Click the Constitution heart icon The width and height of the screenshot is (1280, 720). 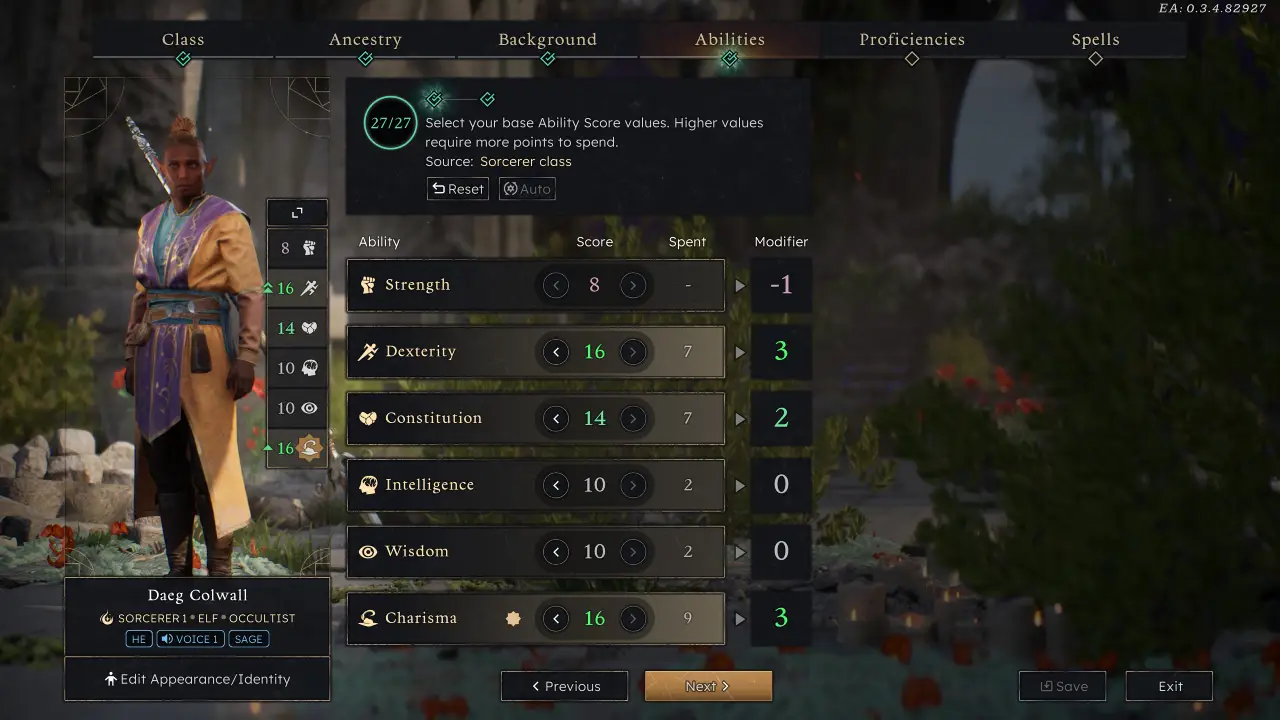pyautogui.click(x=368, y=418)
